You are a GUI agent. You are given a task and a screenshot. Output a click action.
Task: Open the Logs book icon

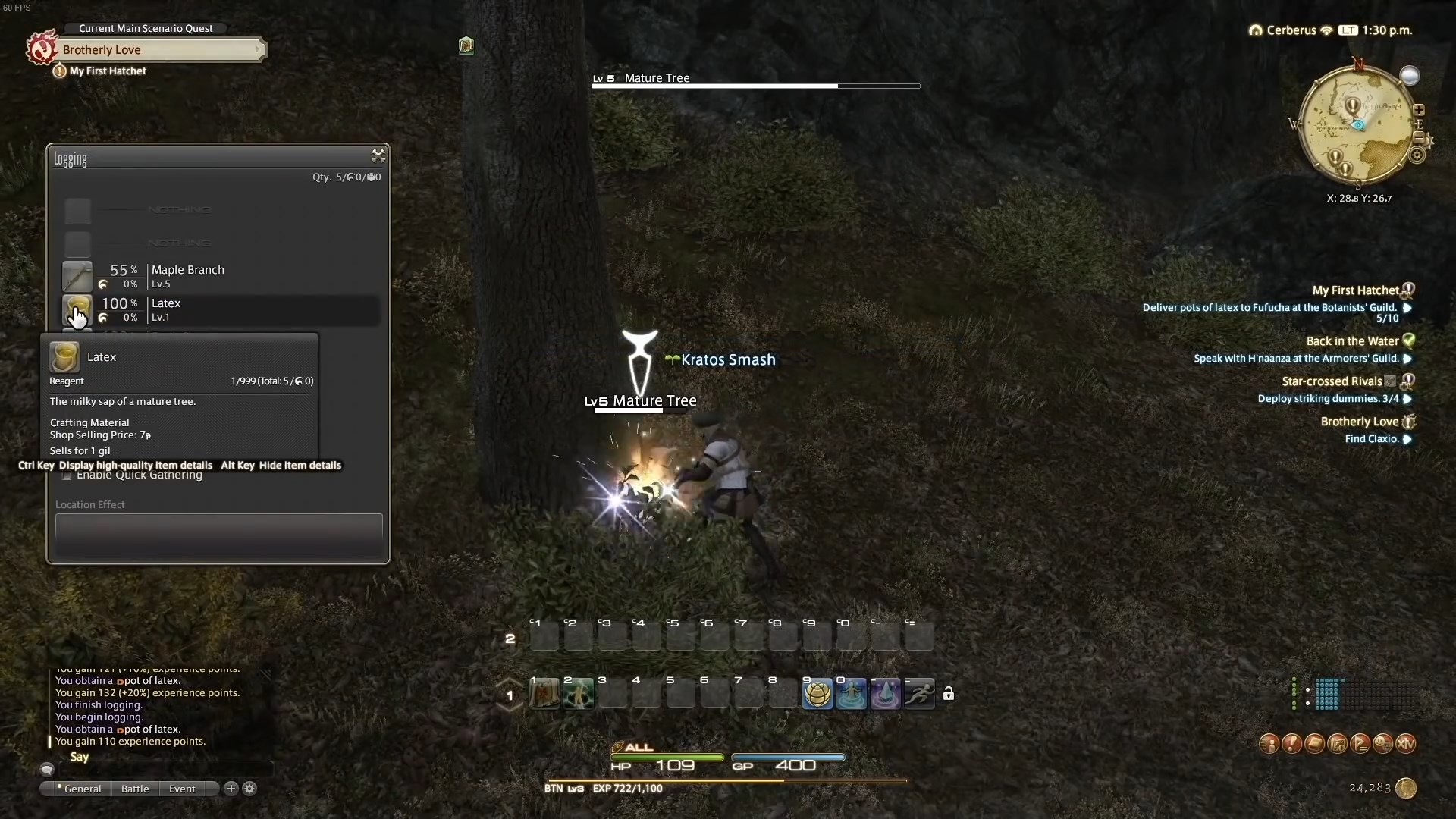[1315, 744]
